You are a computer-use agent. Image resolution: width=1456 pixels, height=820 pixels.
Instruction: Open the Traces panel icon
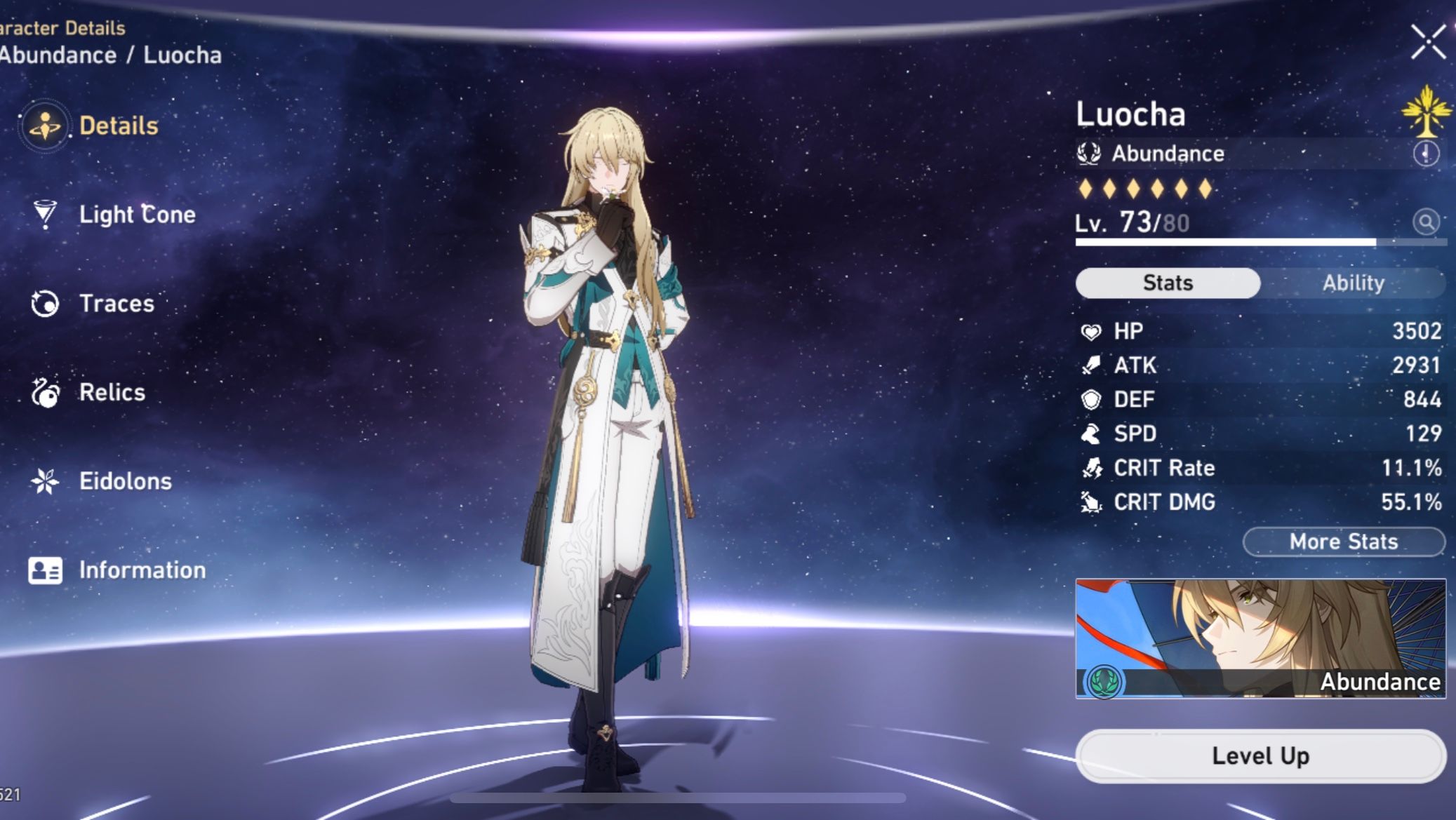click(44, 304)
